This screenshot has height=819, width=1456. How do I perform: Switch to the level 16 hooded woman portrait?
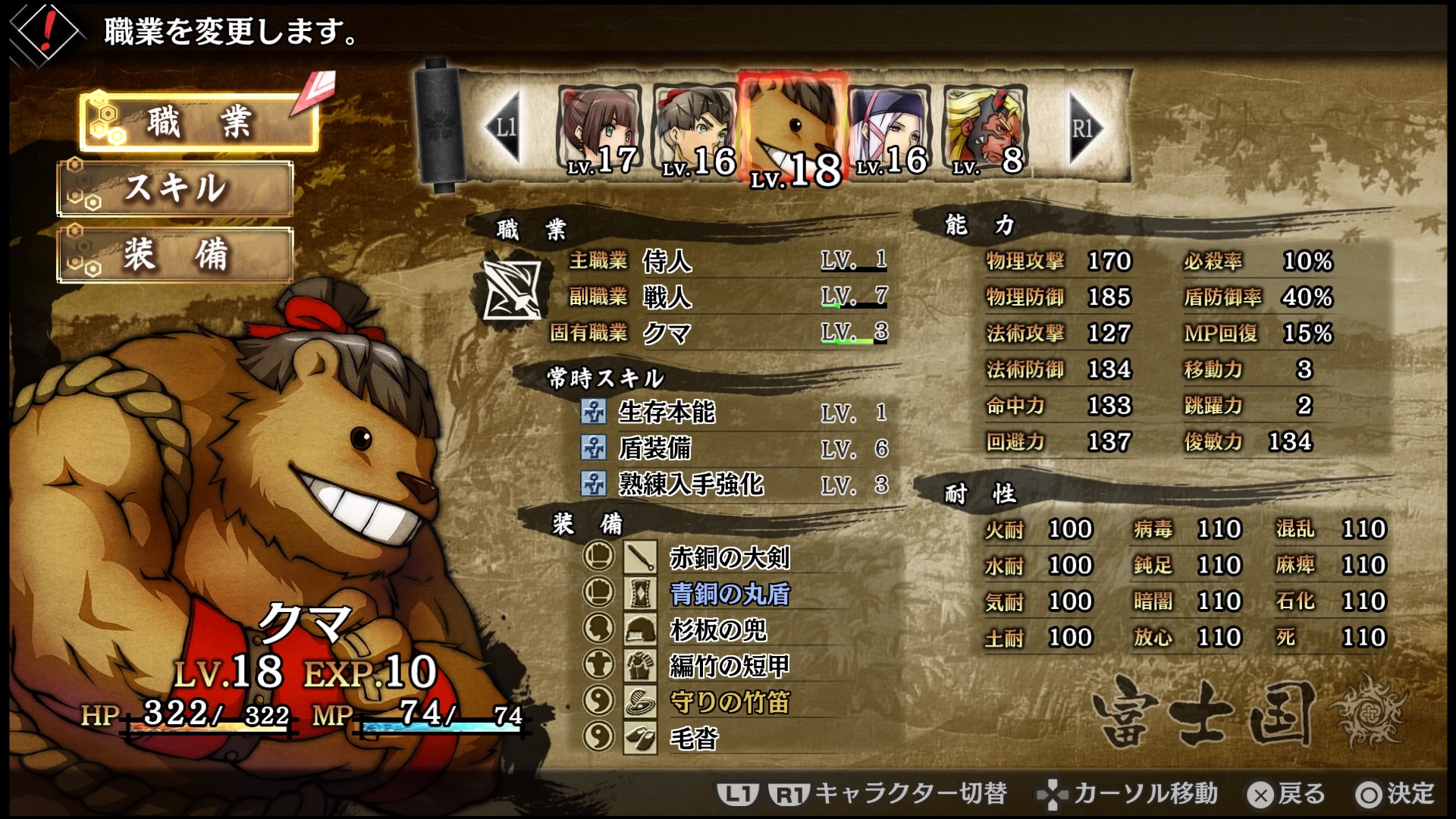tap(890, 130)
